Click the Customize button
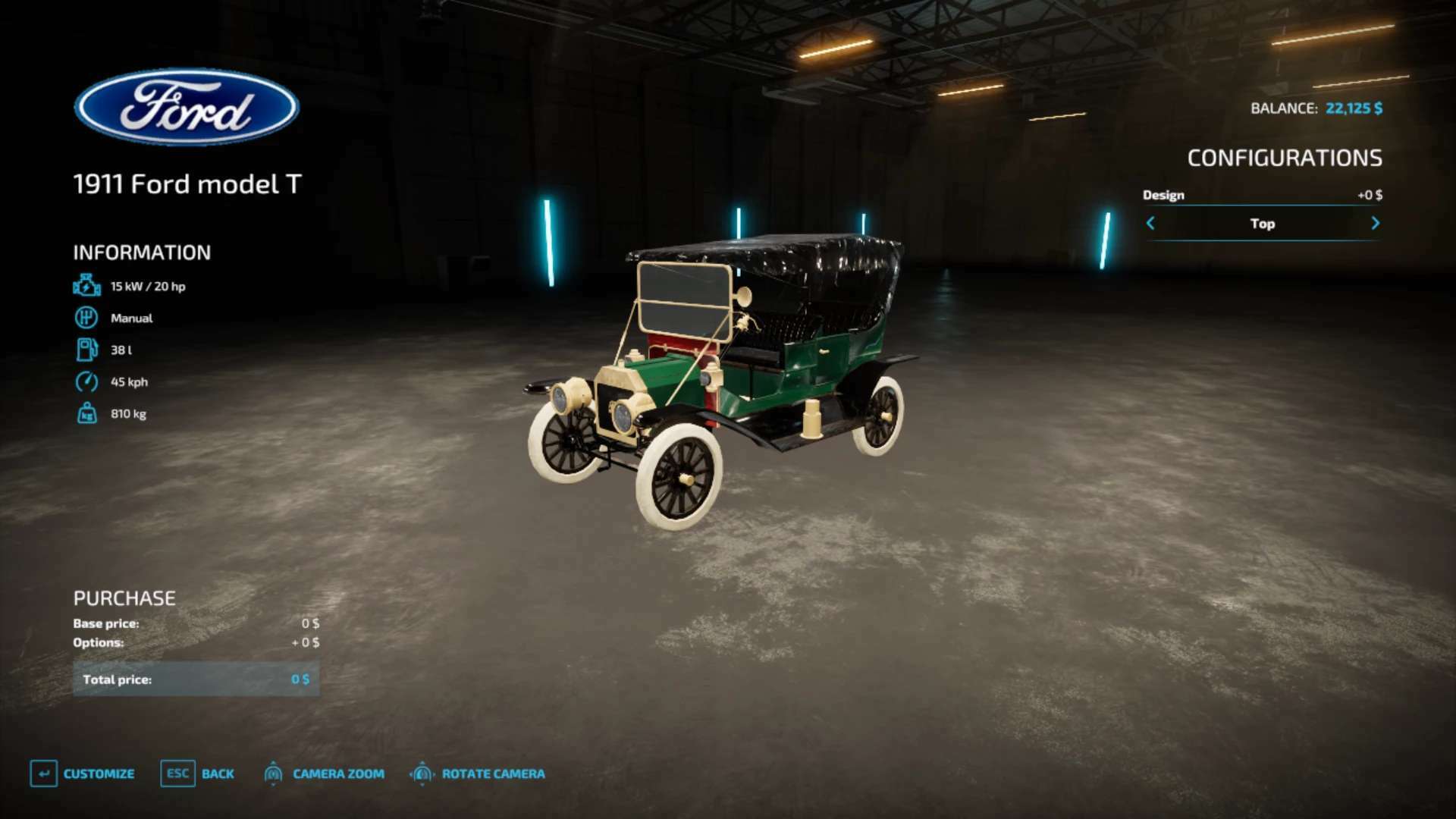 click(83, 773)
